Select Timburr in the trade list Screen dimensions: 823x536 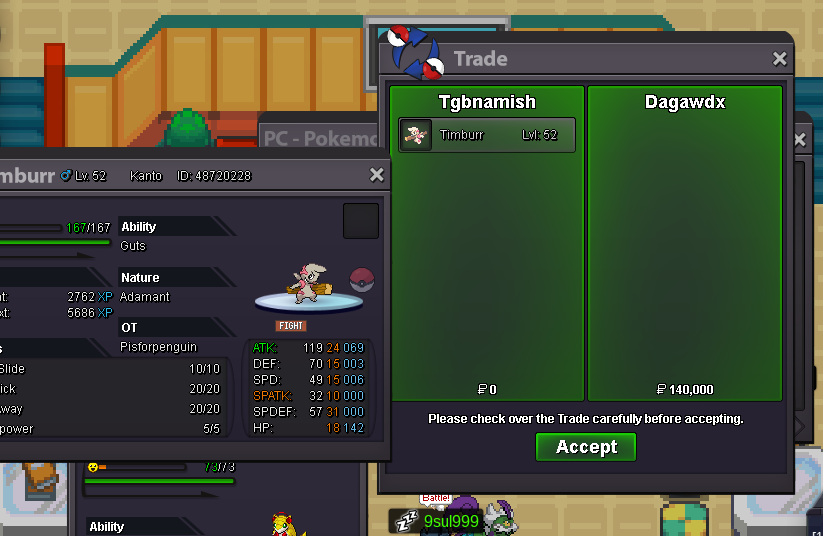pyautogui.click(x=487, y=135)
